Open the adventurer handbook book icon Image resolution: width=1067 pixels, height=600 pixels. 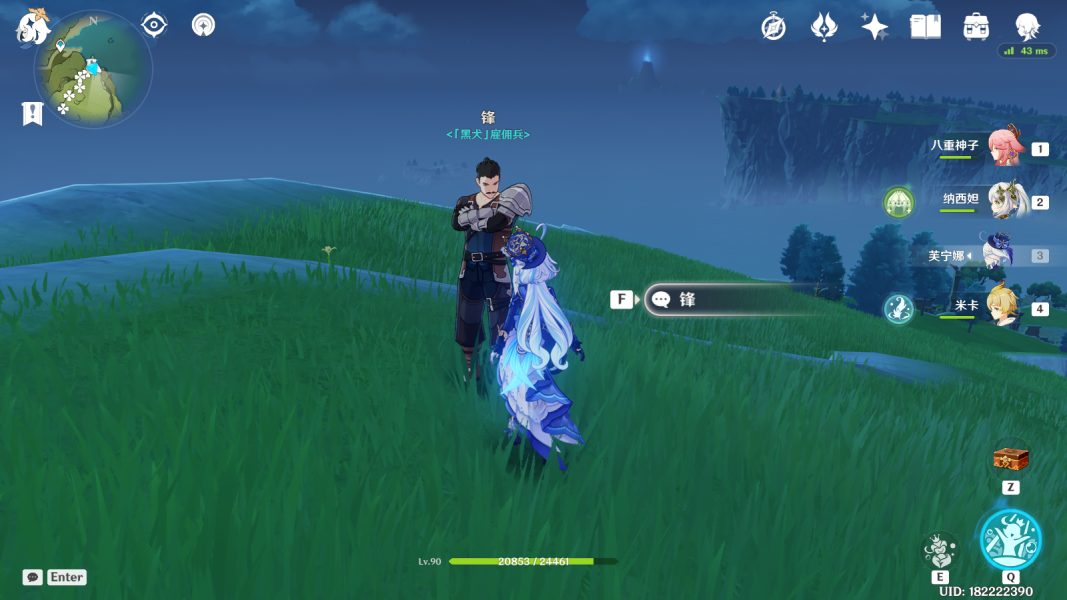tap(925, 27)
